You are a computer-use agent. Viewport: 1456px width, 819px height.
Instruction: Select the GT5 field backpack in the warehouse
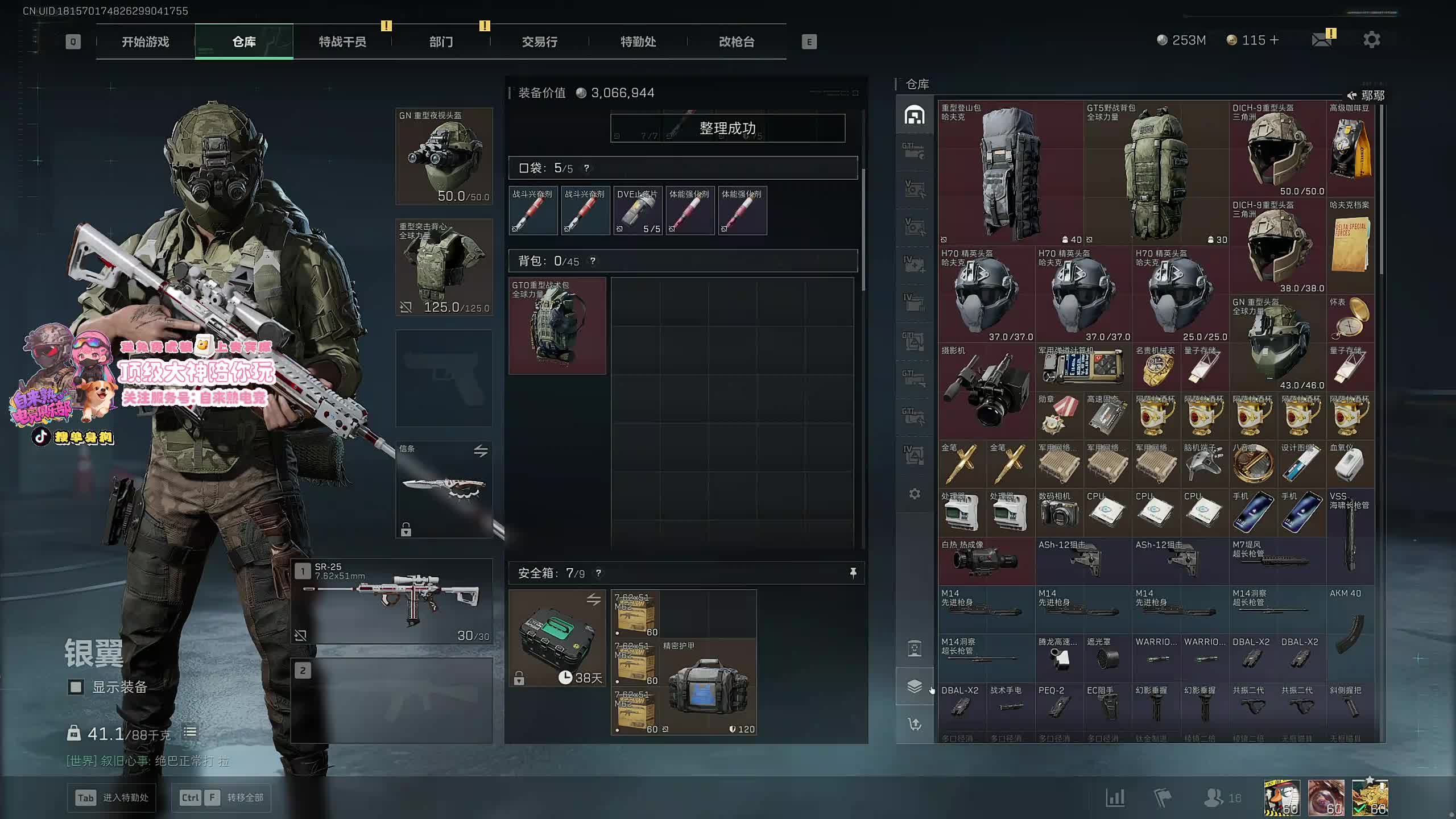[1156, 173]
